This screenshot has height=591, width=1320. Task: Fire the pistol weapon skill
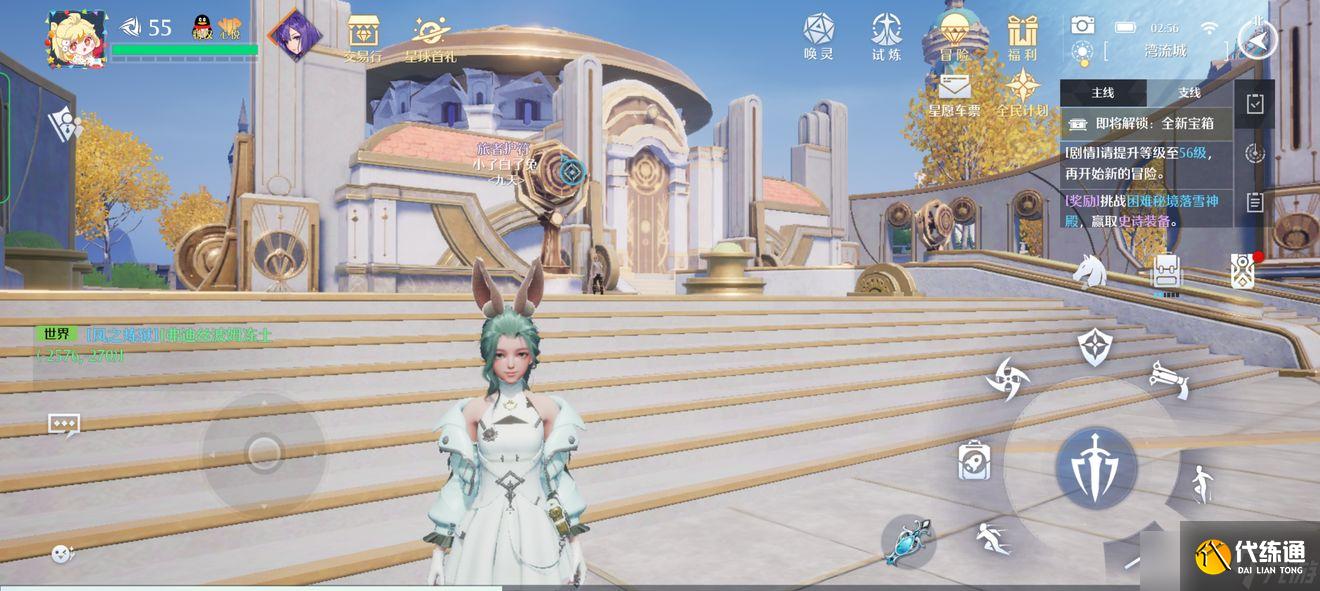tap(1168, 379)
